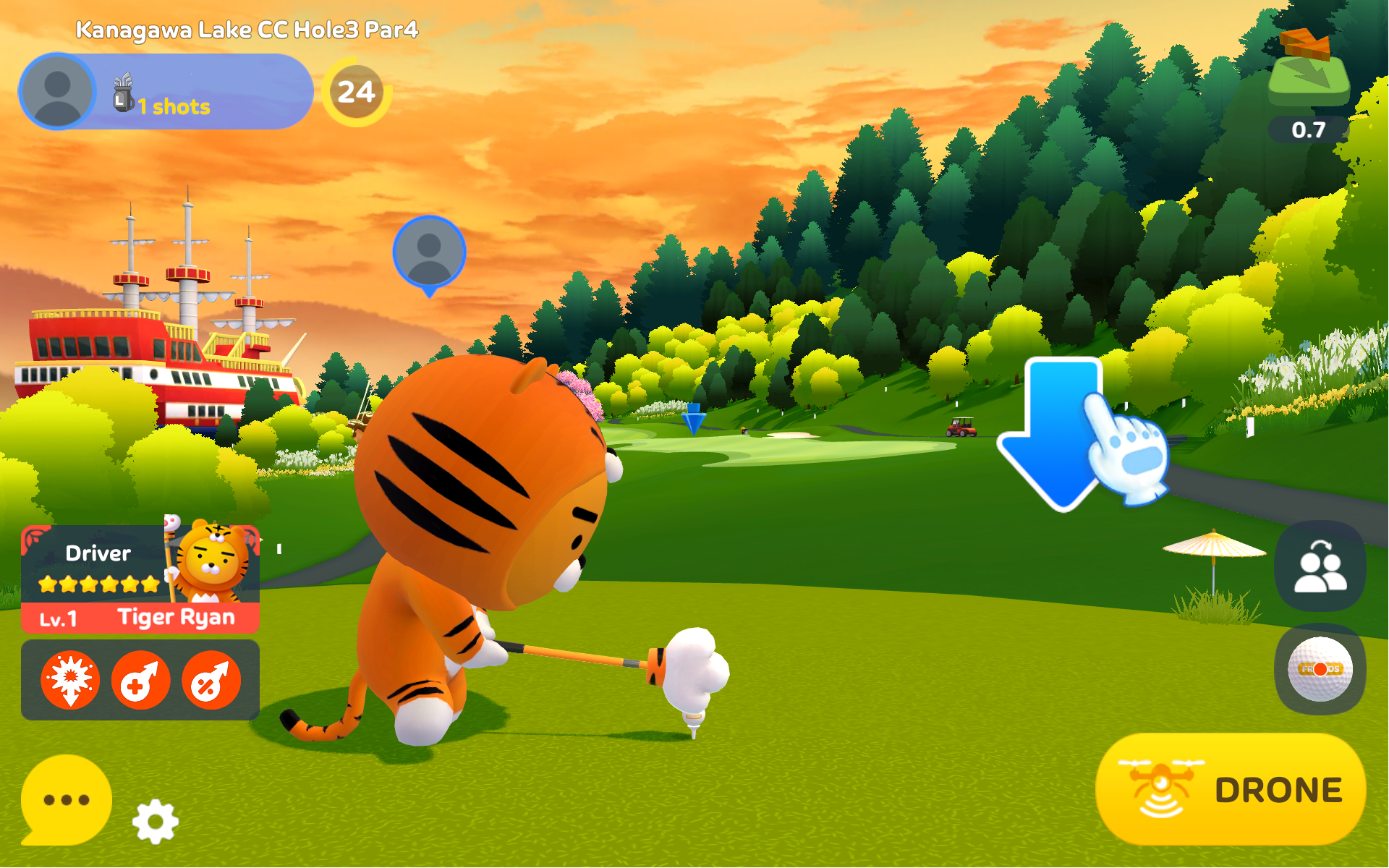1389x868 pixels.
Task: Click the 24-second shot timer circle
Action: (357, 92)
